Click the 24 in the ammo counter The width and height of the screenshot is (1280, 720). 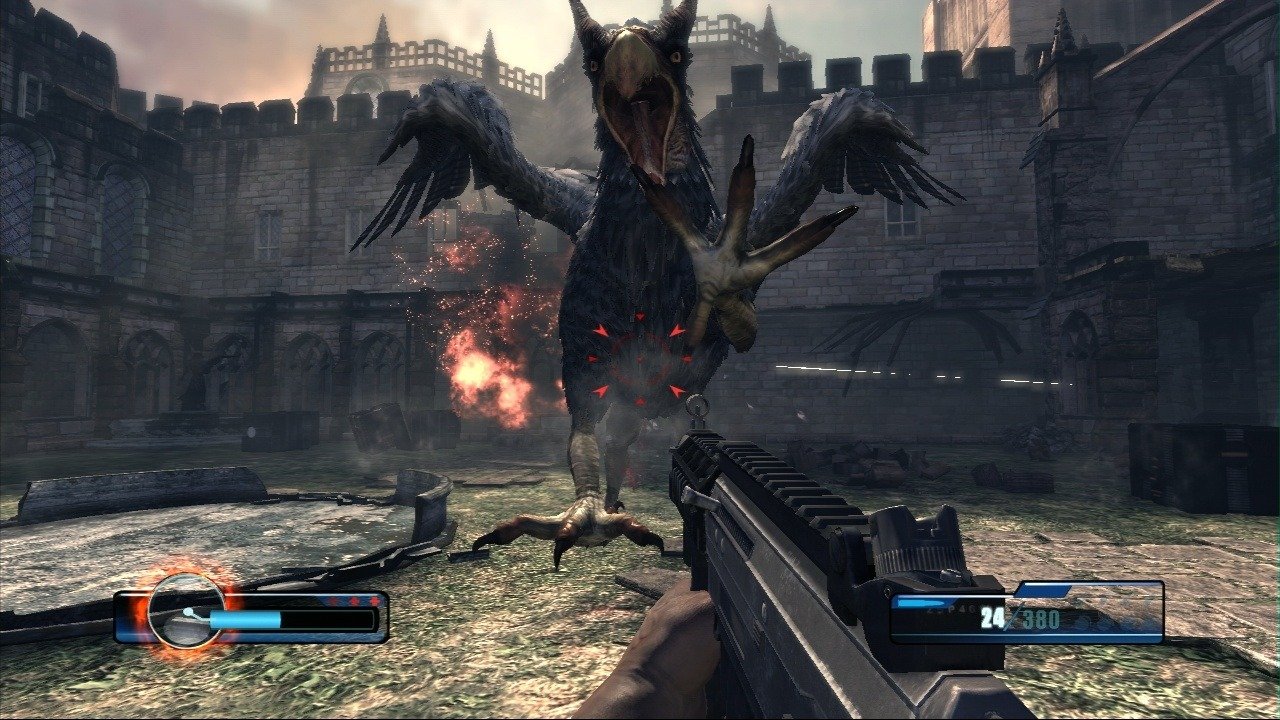click(990, 617)
